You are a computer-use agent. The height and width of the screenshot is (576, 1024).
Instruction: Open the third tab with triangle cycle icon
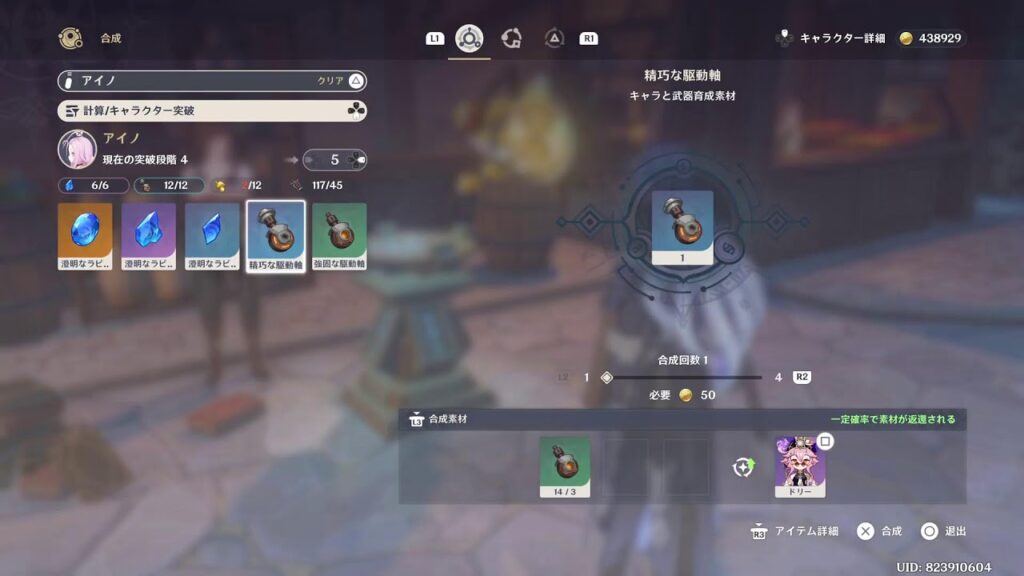[554, 38]
